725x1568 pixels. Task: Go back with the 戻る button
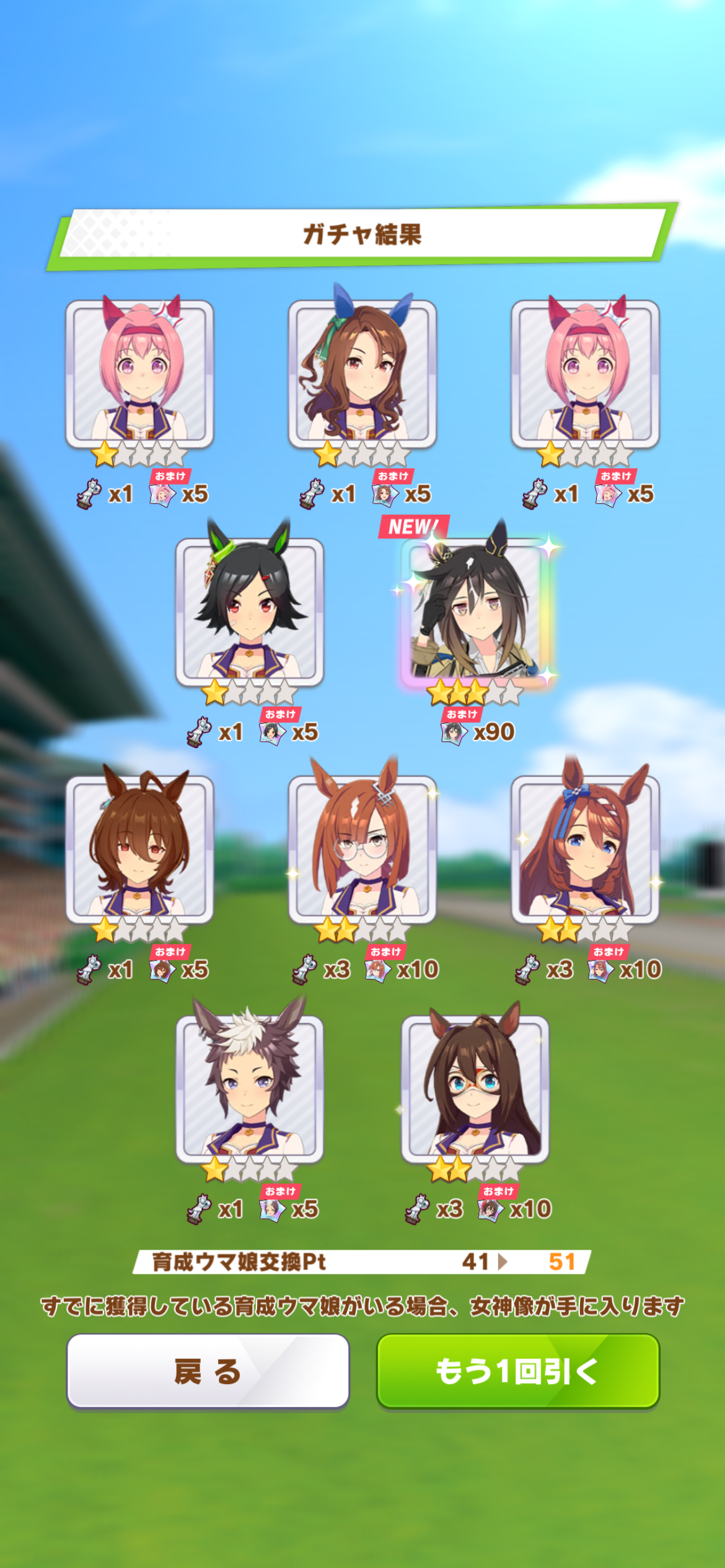pos(208,1371)
